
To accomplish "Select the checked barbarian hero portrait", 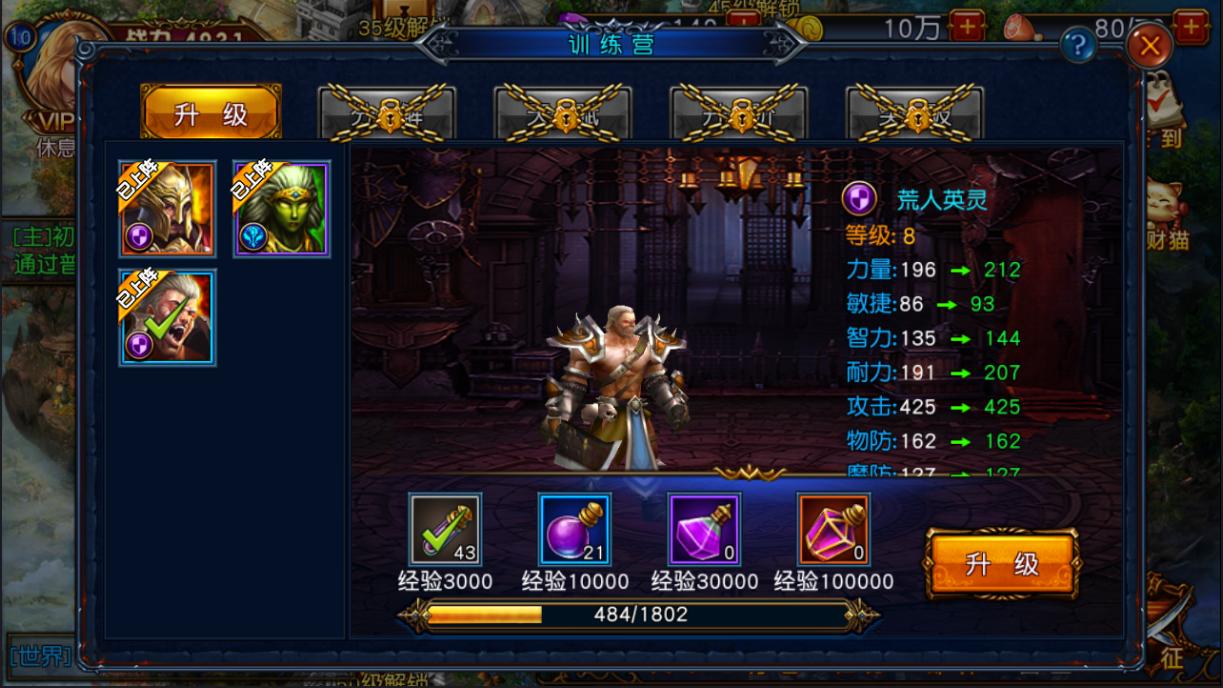I will click(x=168, y=317).
